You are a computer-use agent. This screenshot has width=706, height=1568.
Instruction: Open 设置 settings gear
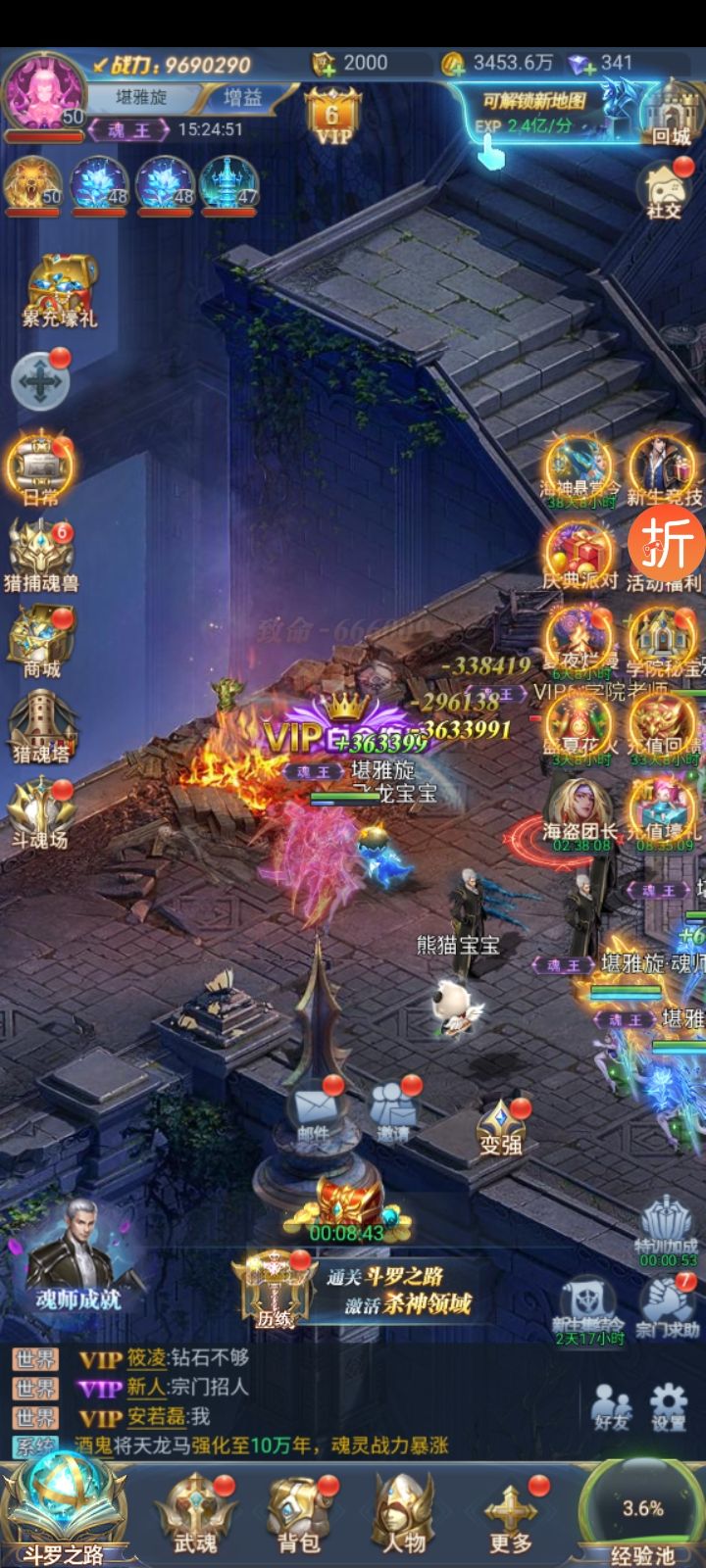coord(669,1406)
